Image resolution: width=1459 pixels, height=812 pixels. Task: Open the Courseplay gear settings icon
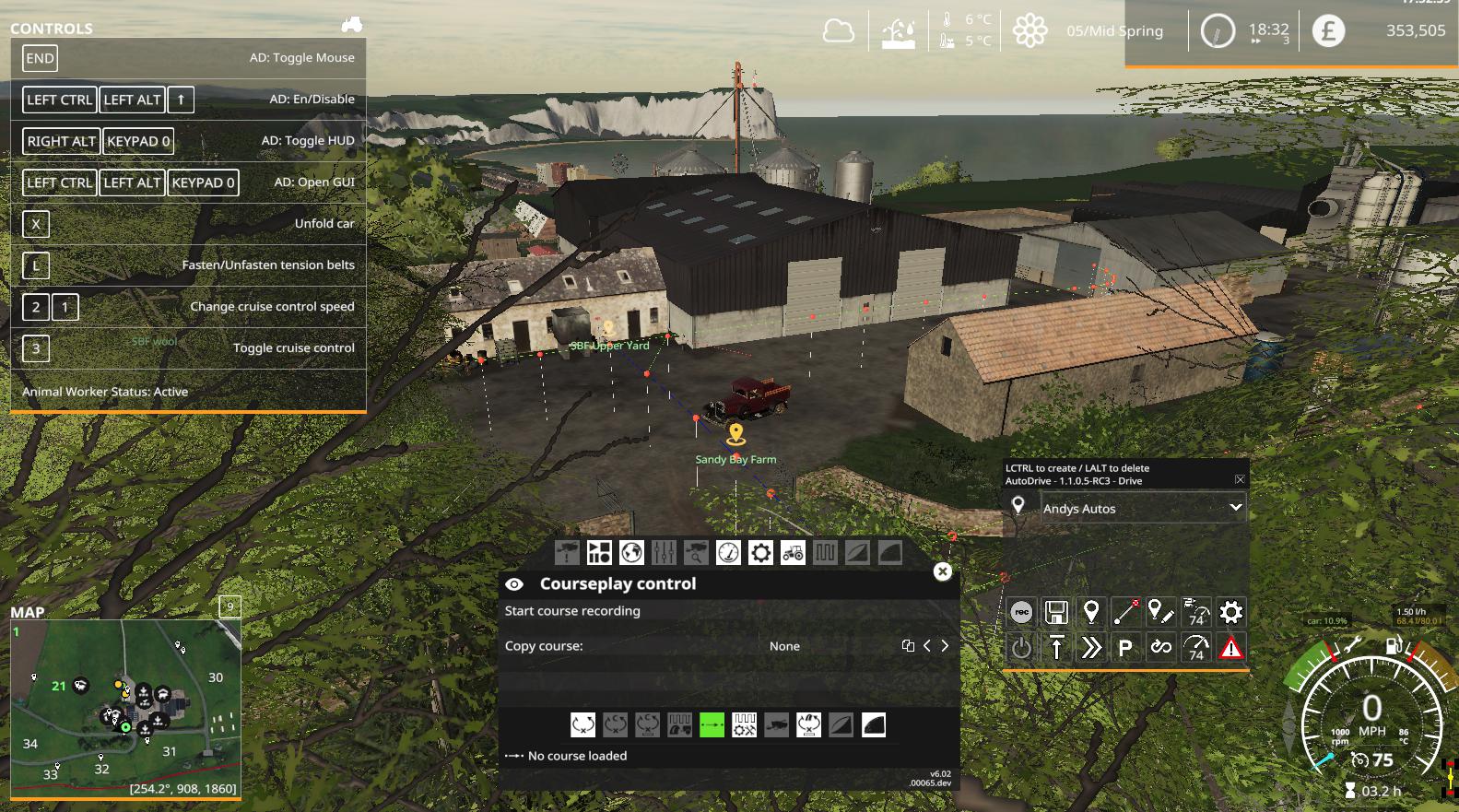point(760,554)
